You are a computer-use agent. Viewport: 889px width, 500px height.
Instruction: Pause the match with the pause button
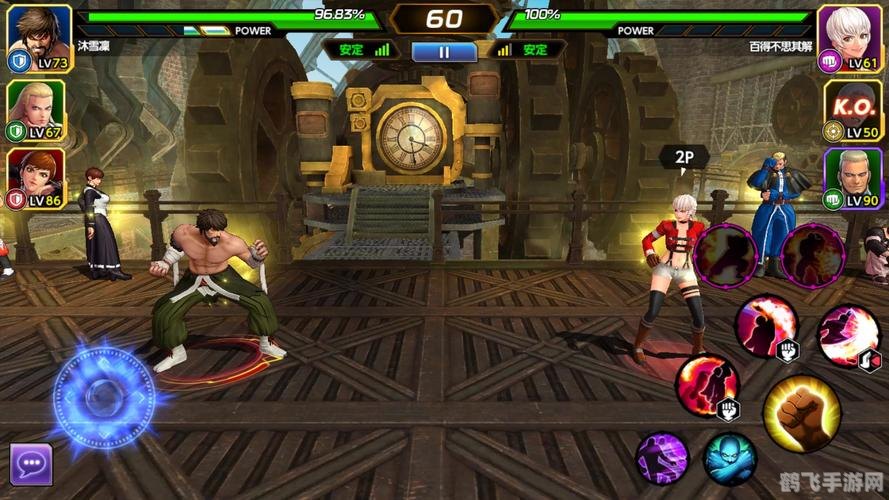[444, 51]
